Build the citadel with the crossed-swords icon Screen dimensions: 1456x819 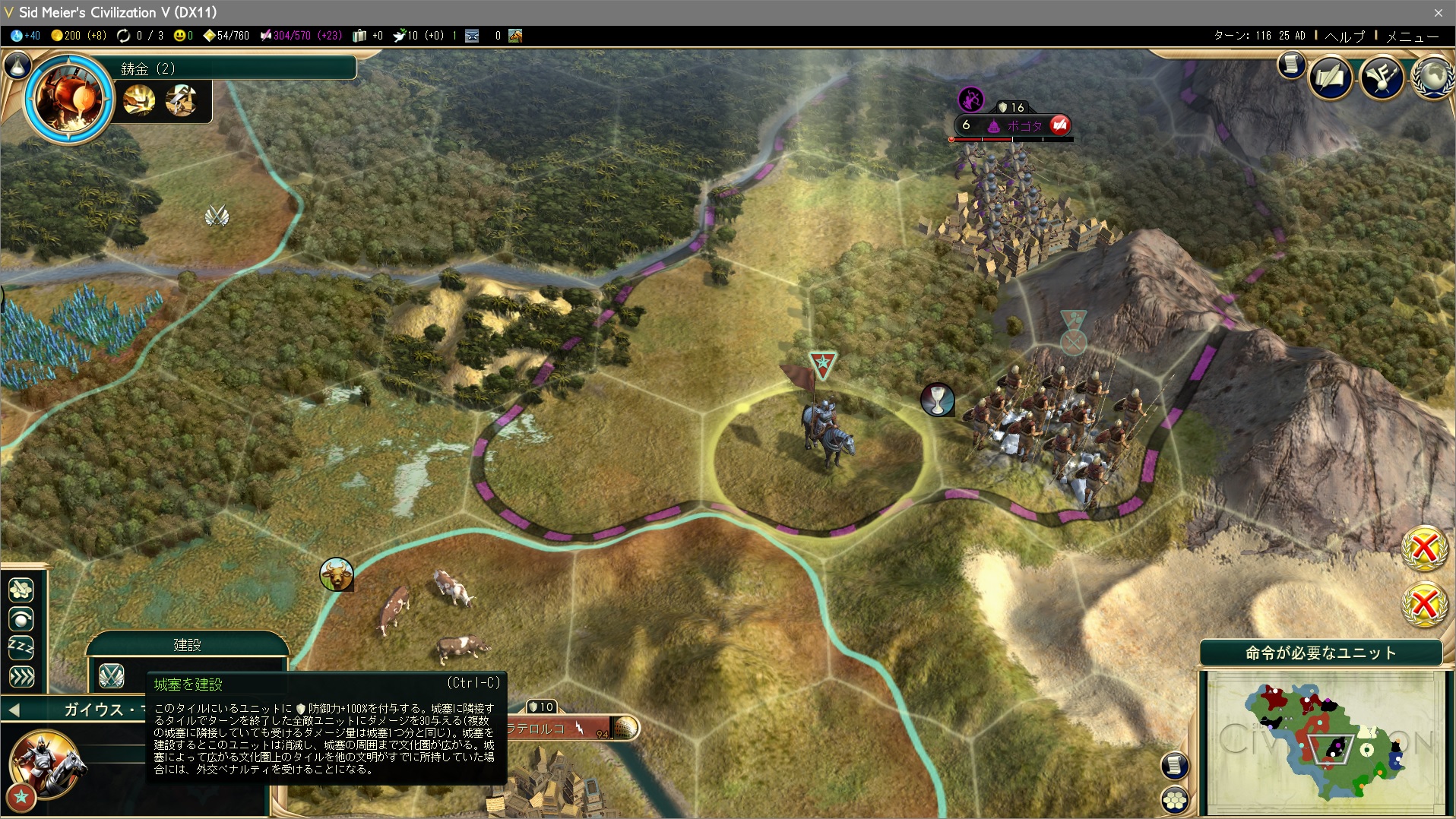(112, 675)
